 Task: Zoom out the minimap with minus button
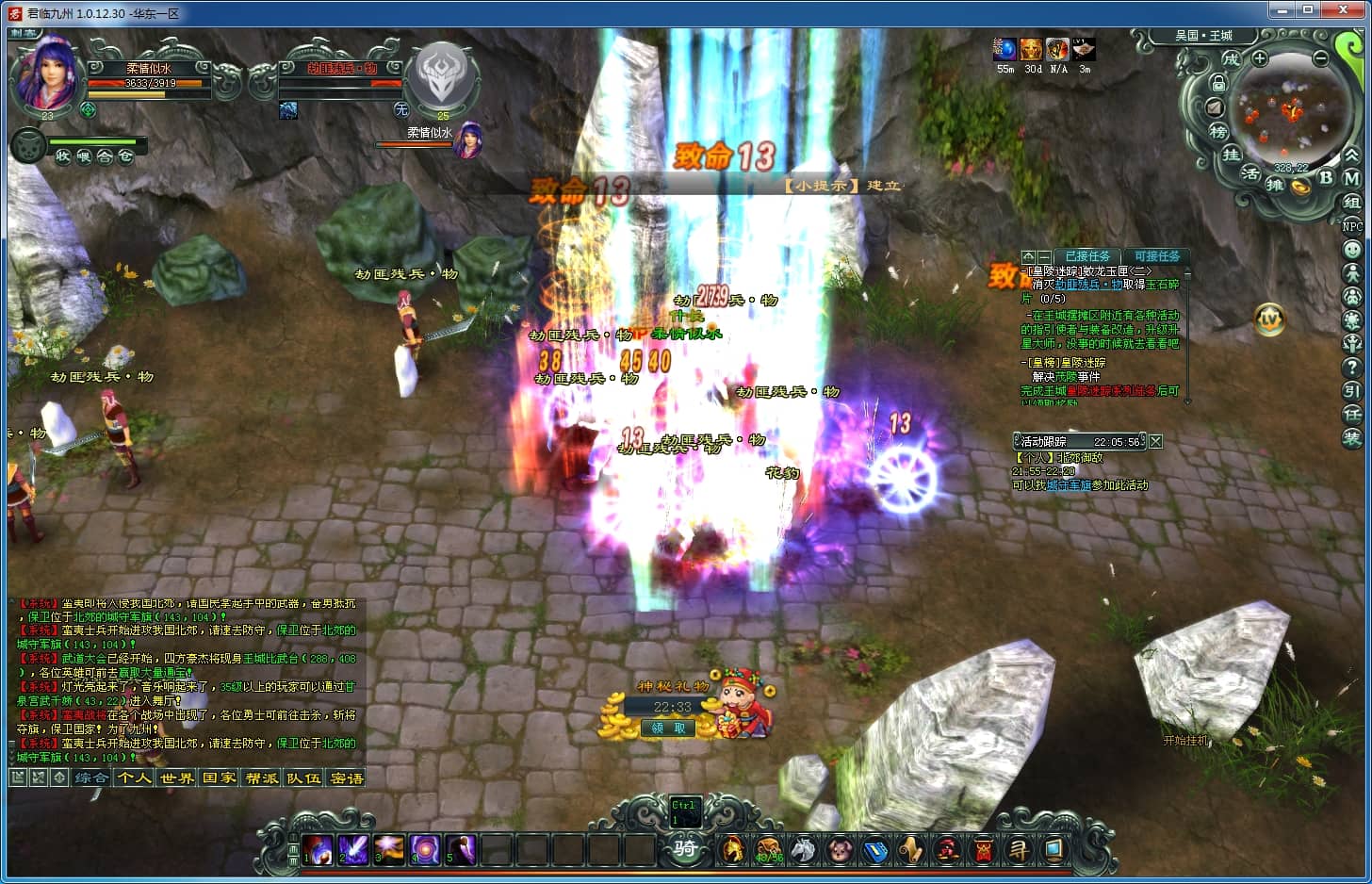point(1321,58)
